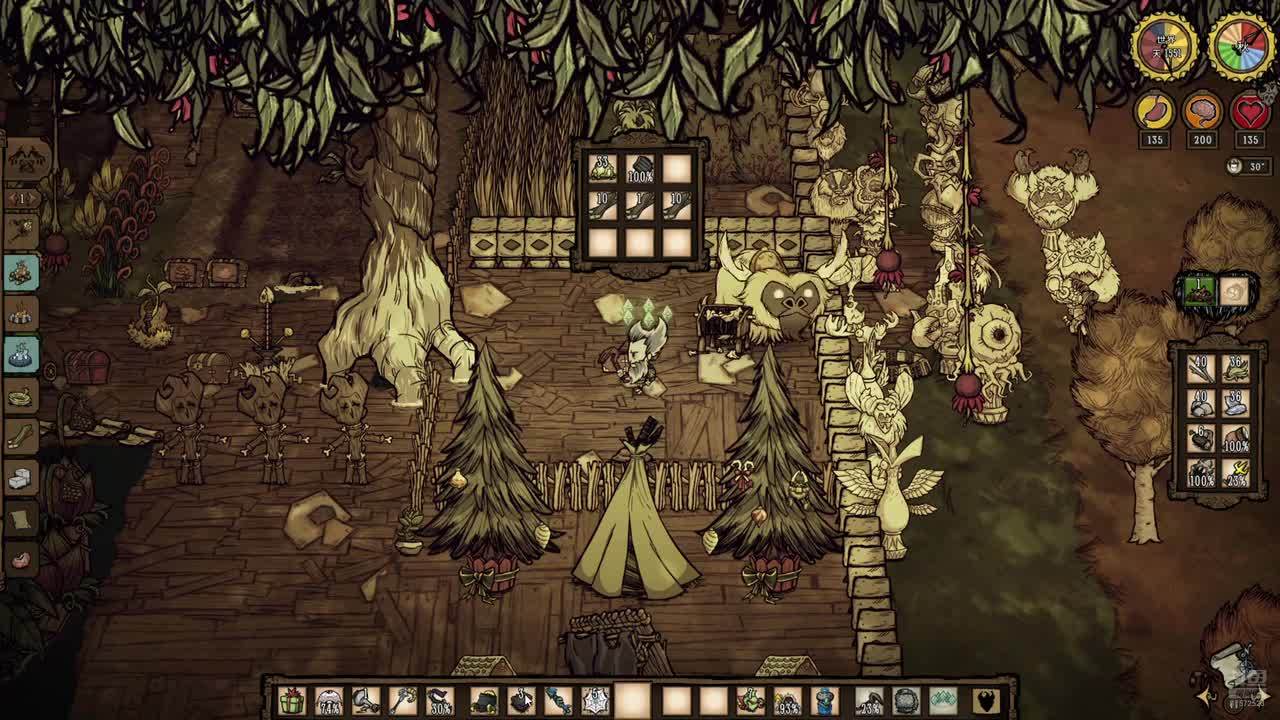The height and width of the screenshot is (720, 1280).
Task: Open the papyrus scroll crafting tab
Action: point(21,520)
